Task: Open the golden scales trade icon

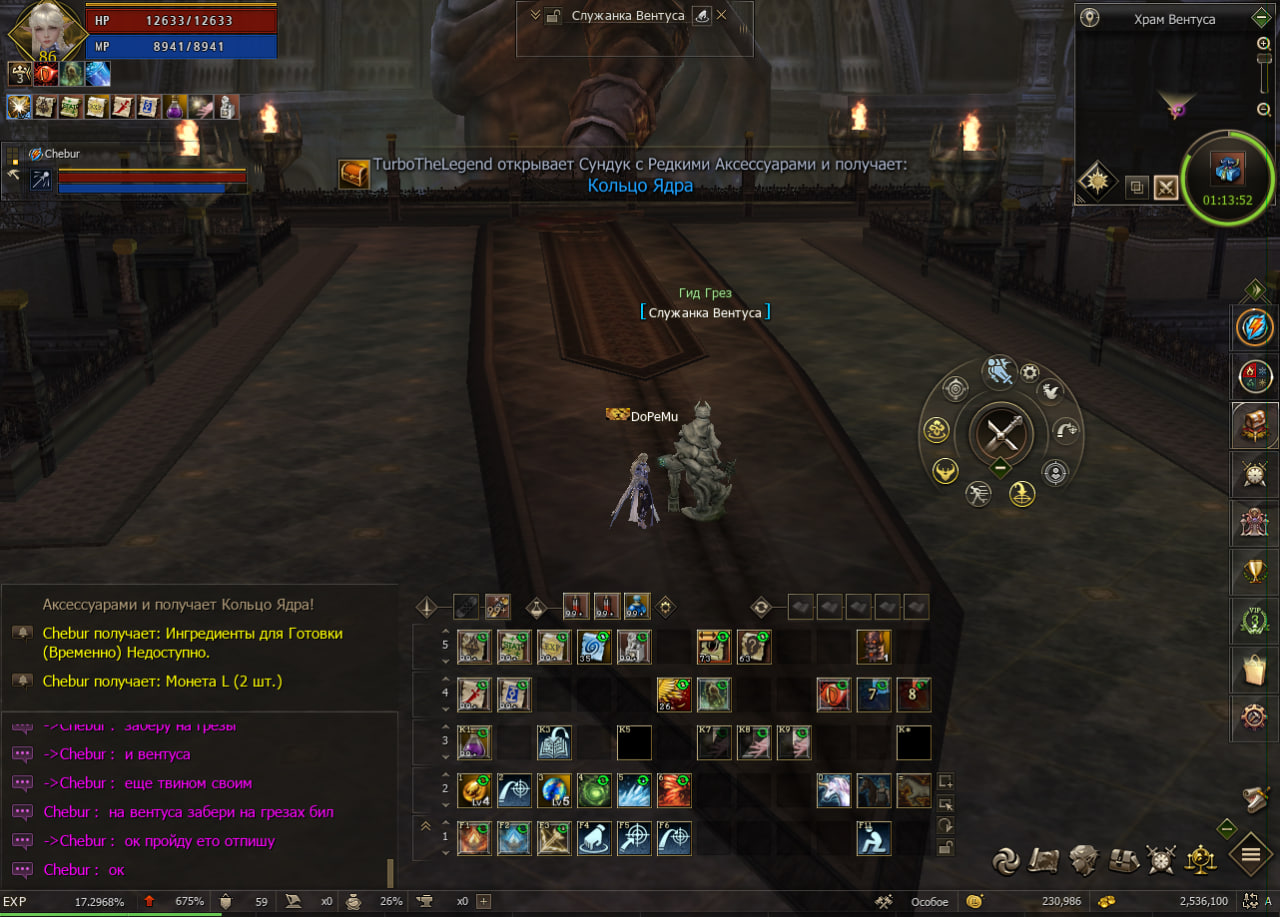Action: 1199,859
